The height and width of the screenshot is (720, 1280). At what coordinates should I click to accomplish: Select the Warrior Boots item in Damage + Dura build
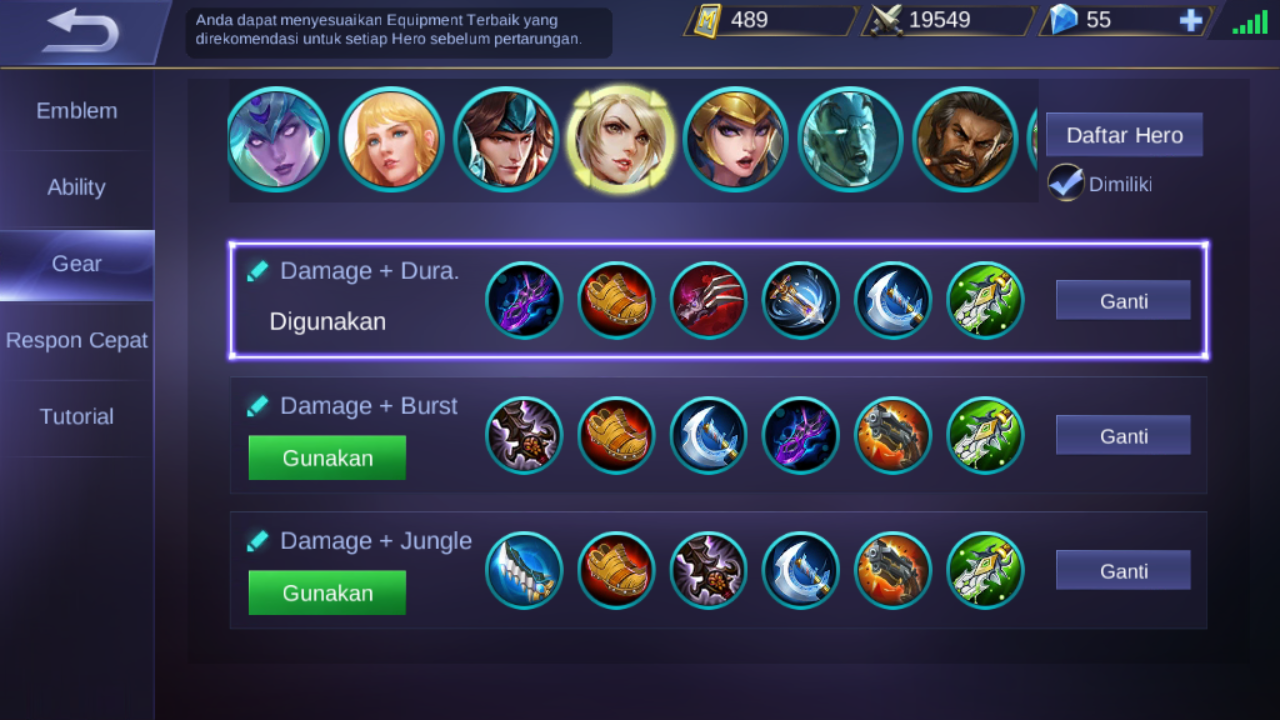616,300
